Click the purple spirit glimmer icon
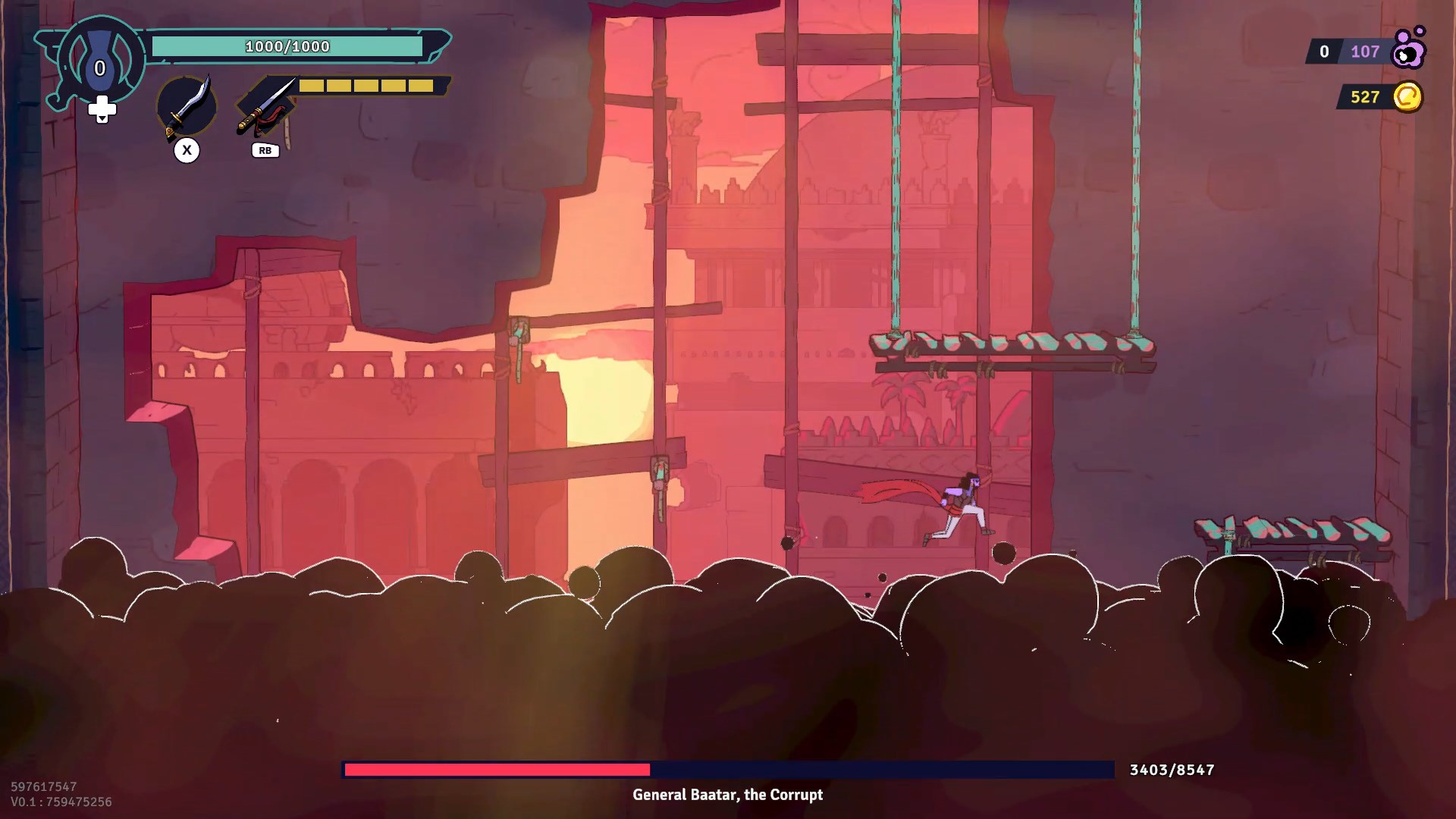 pos(1409,49)
